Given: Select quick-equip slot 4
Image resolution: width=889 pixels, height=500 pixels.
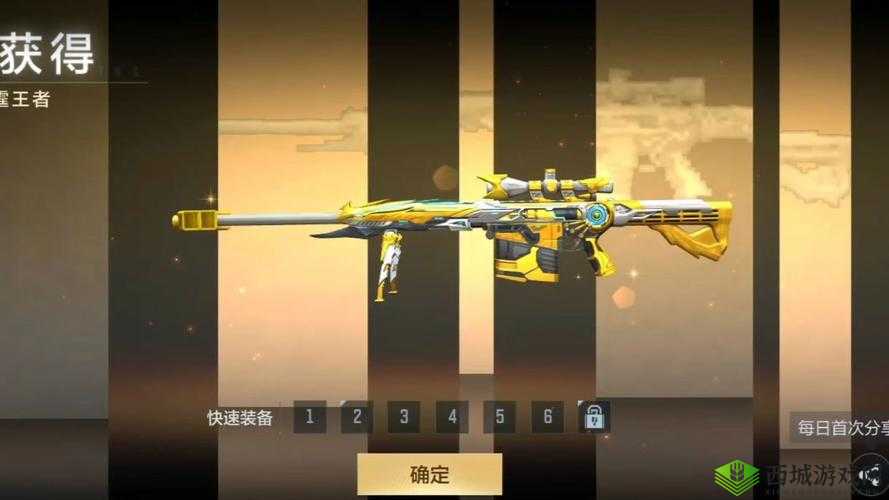Looking at the screenshot, I should pos(452,417).
